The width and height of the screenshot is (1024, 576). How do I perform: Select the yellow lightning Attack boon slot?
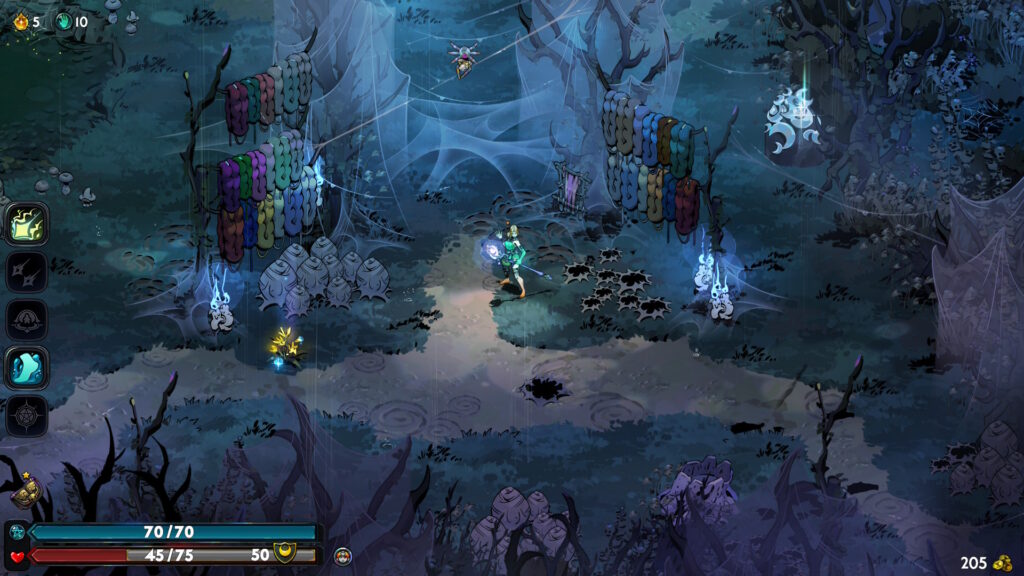point(27,223)
